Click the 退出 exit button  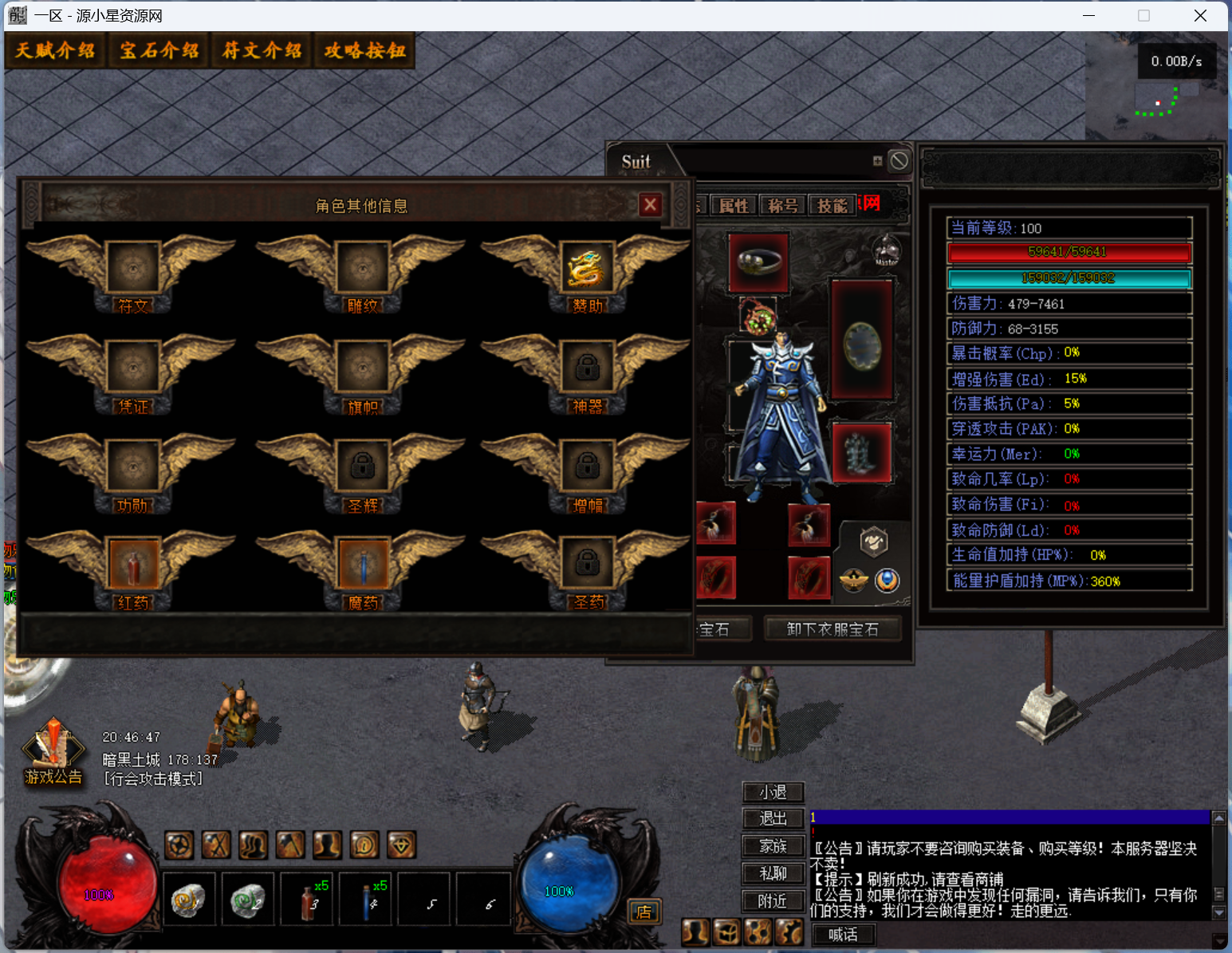[x=773, y=818]
